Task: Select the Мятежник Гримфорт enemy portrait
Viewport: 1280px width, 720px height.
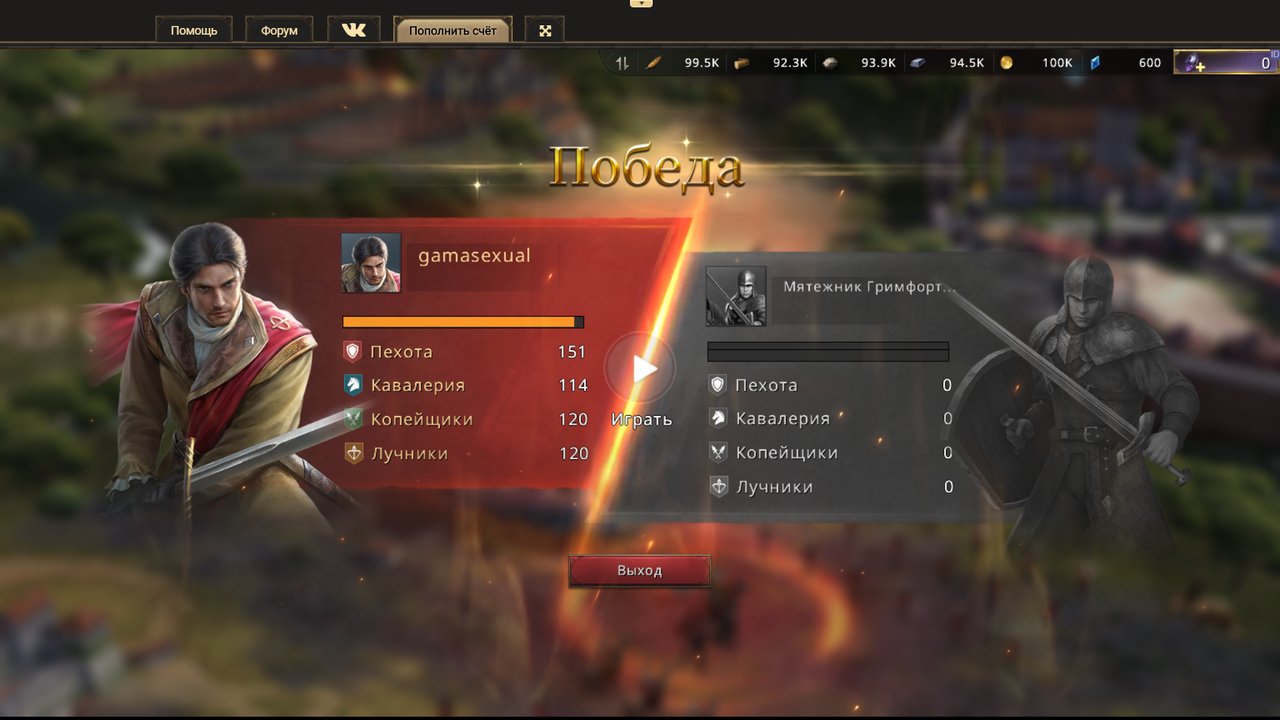Action: click(x=736, y=296)
